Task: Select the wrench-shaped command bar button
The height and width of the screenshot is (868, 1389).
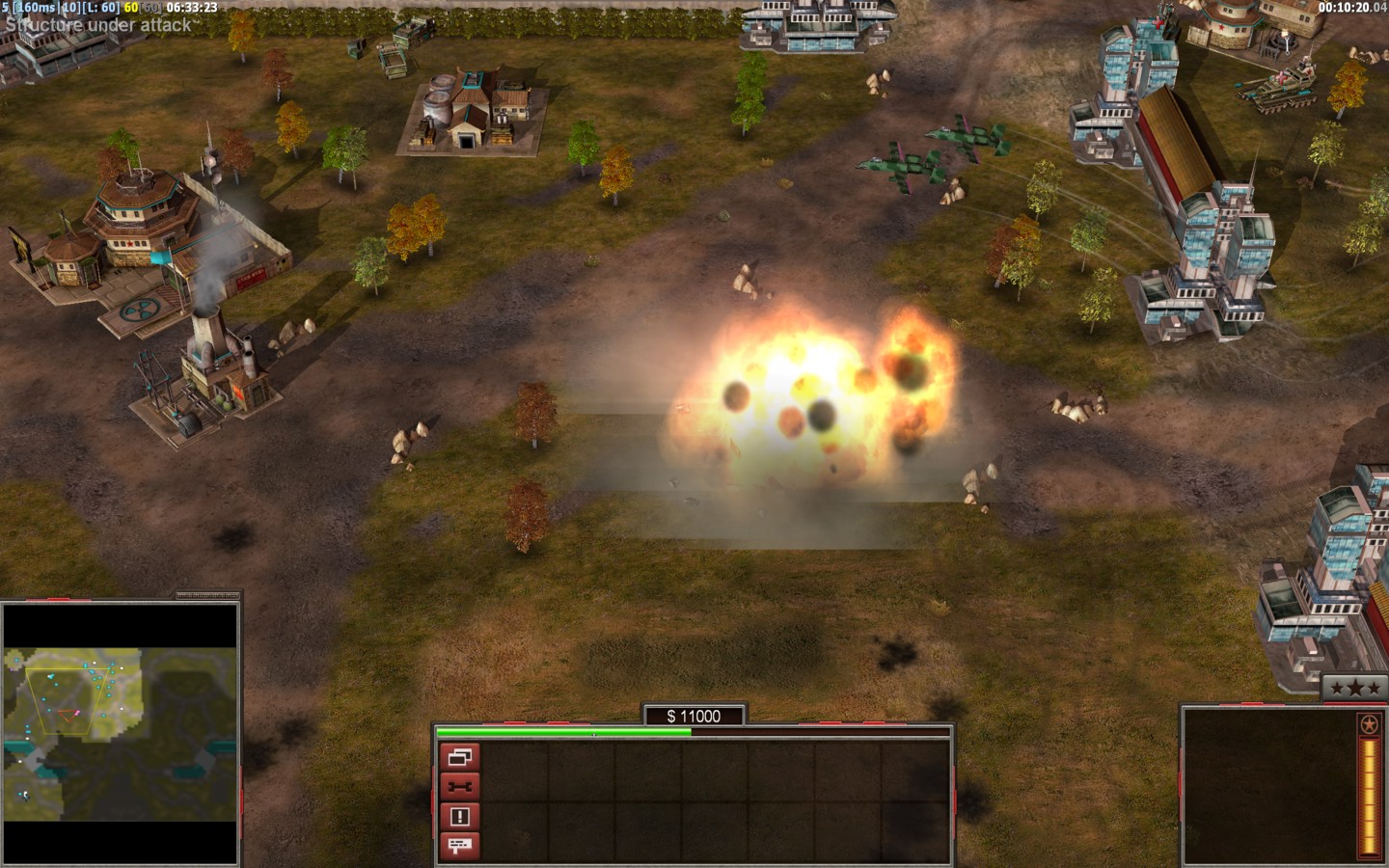Action: click(x=459, y=787)
